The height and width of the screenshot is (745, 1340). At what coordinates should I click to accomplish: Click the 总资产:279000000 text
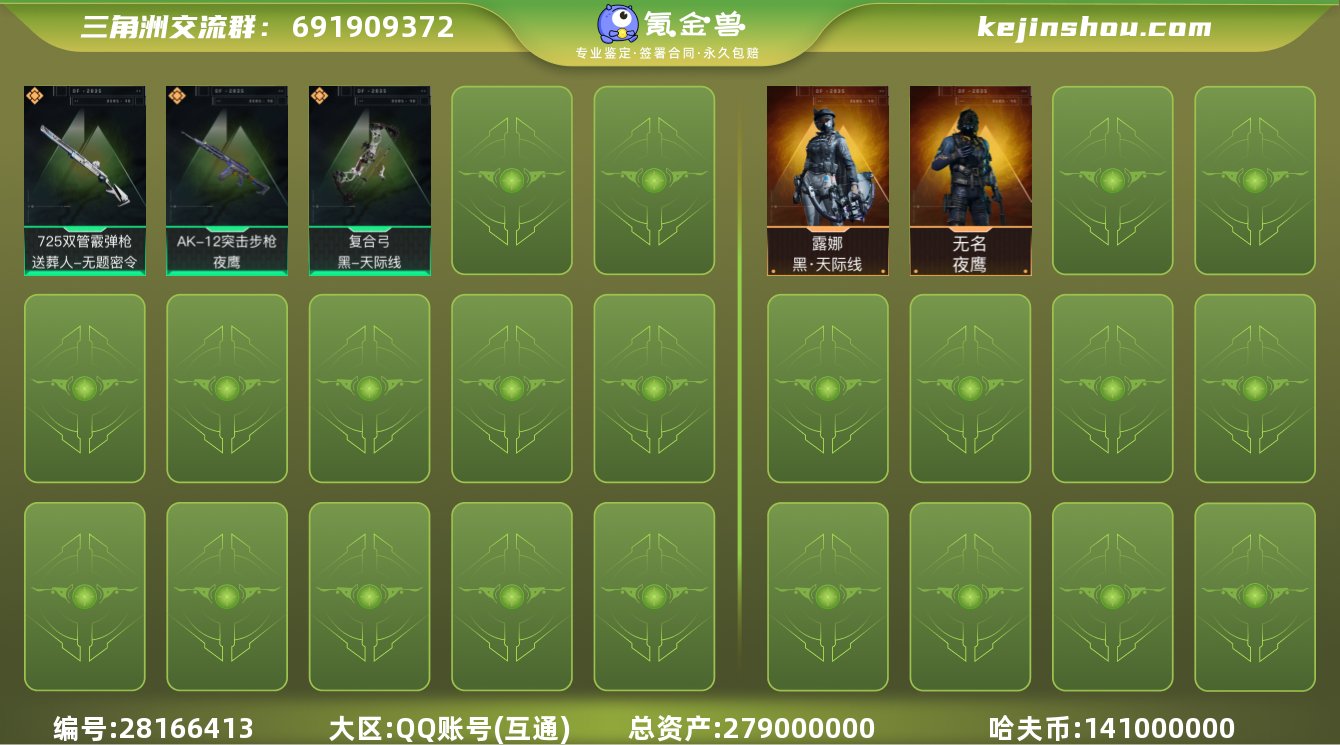tap(750, 728)
